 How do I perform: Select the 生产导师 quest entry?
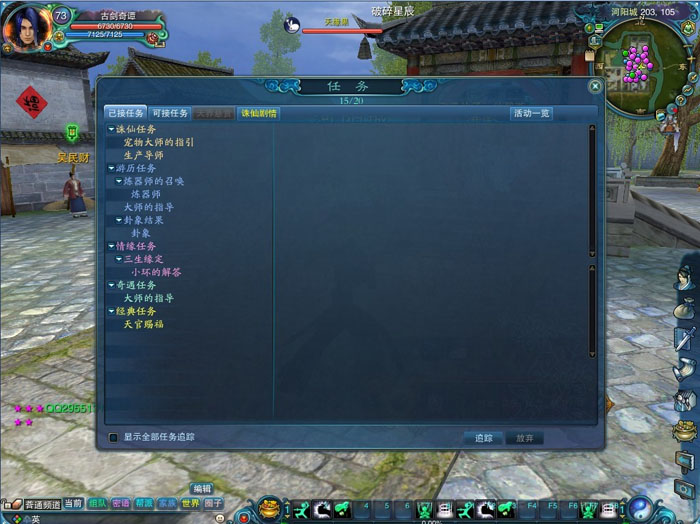[143, 155]
